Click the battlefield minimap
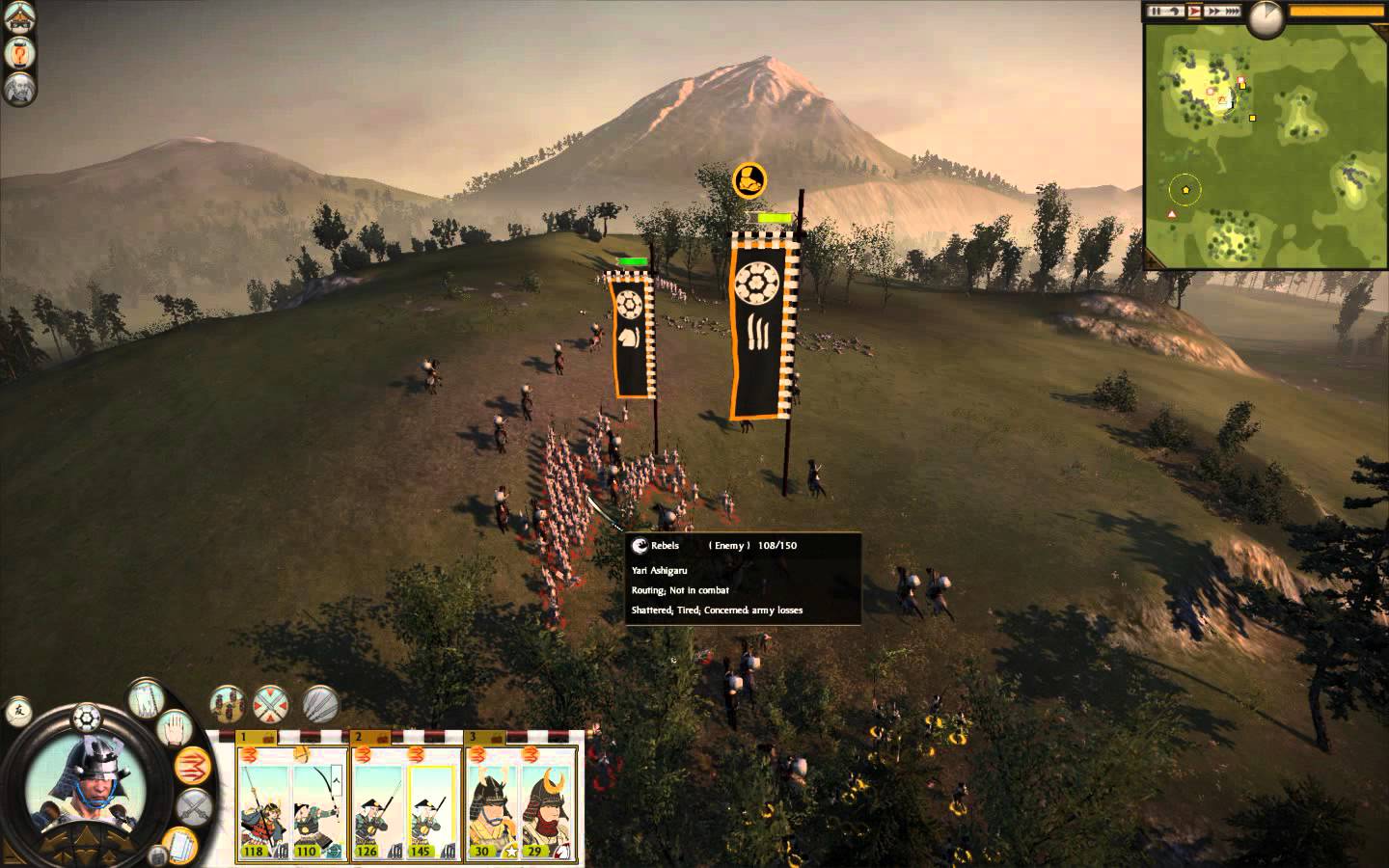The height and width of the screenshot is (868, 1389). click(x=1266, y=145)
